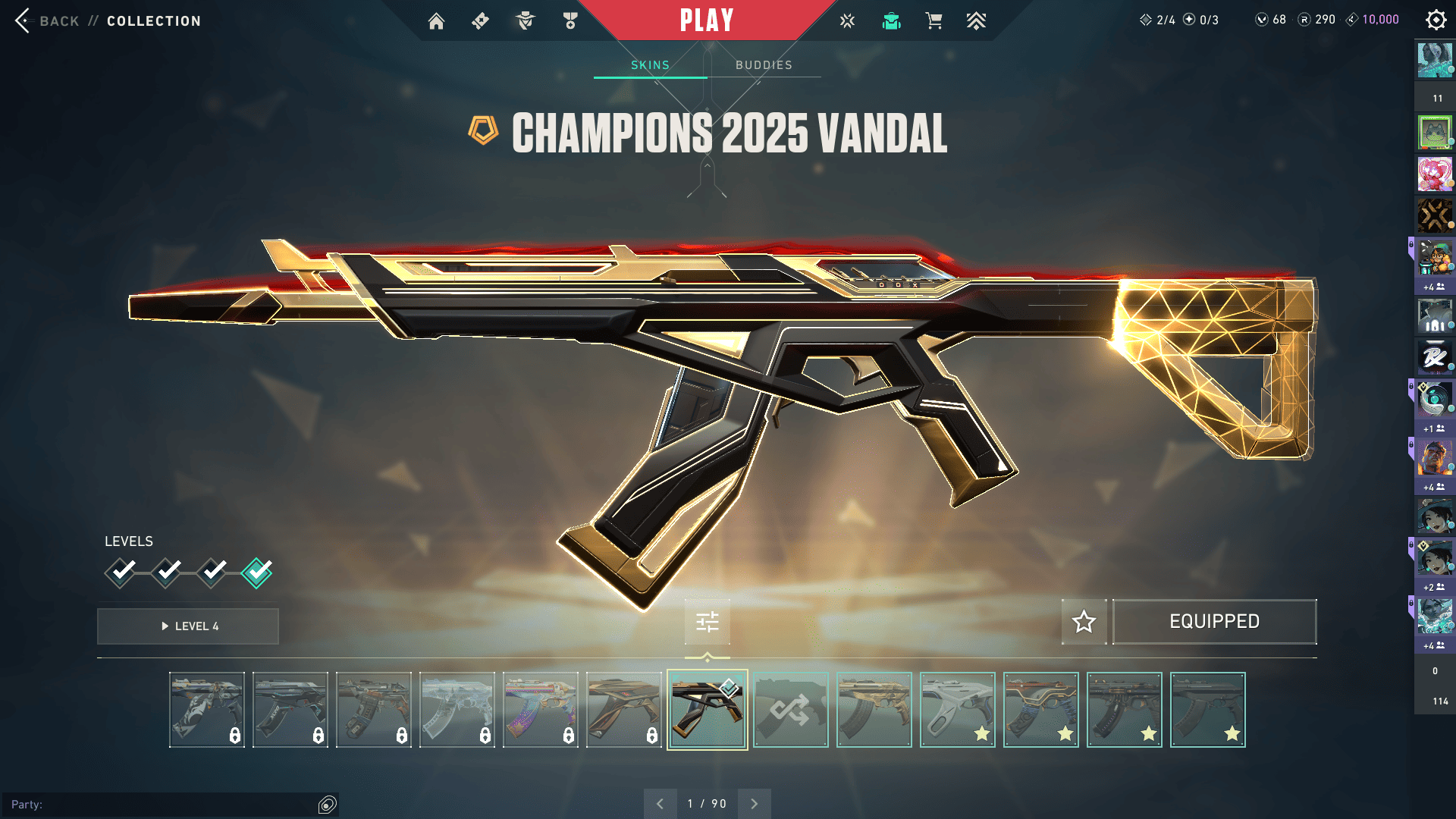Open the collection agent icon in navbar
The image size is (1456, 819).
891,21
